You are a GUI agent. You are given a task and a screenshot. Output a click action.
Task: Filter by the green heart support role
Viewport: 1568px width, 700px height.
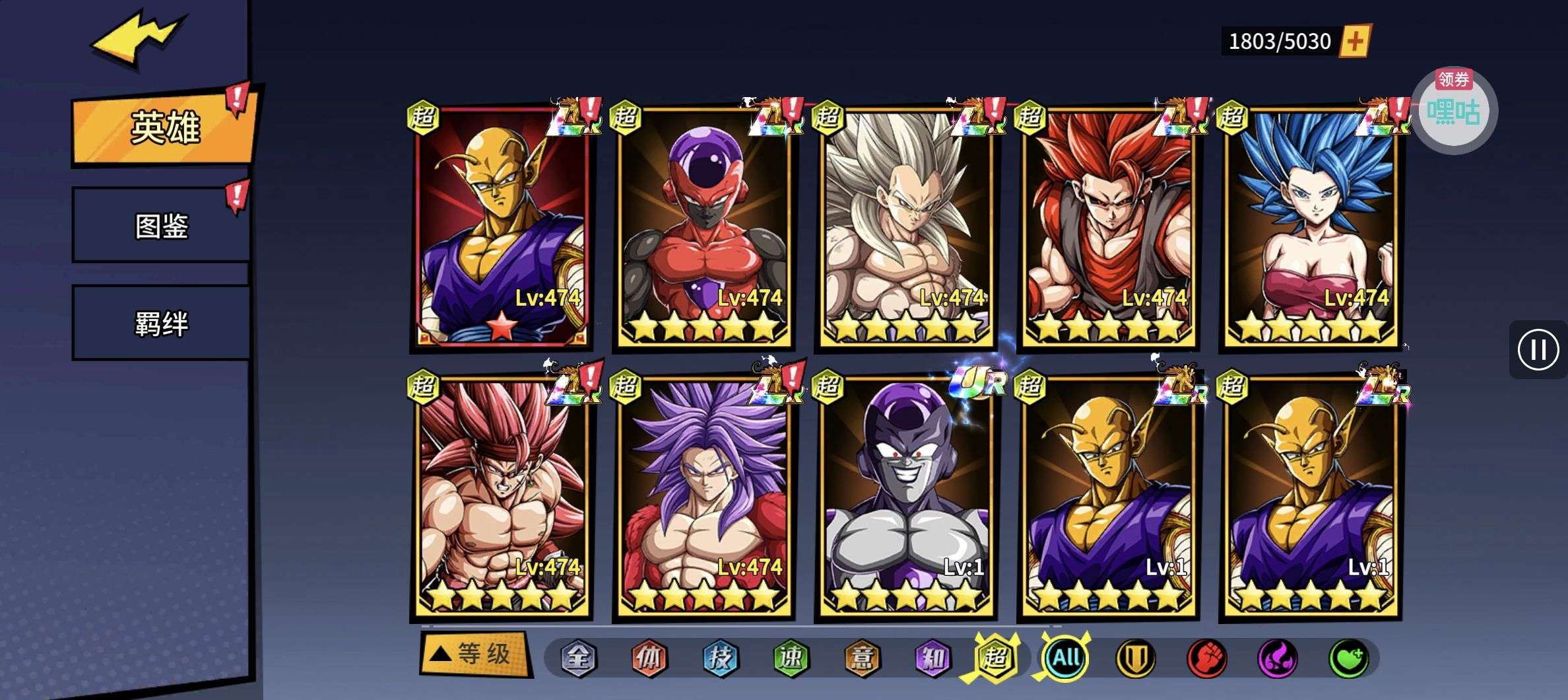(x=1348, y=658)
